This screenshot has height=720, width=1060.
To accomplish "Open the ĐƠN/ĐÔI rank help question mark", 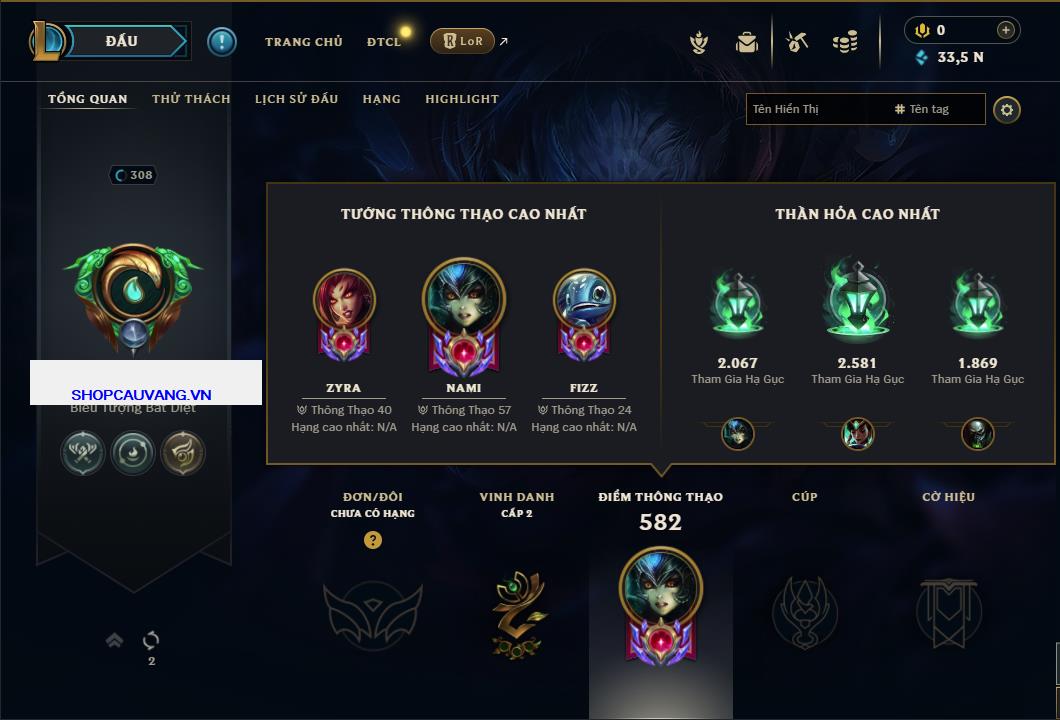I will coord(373,540).
